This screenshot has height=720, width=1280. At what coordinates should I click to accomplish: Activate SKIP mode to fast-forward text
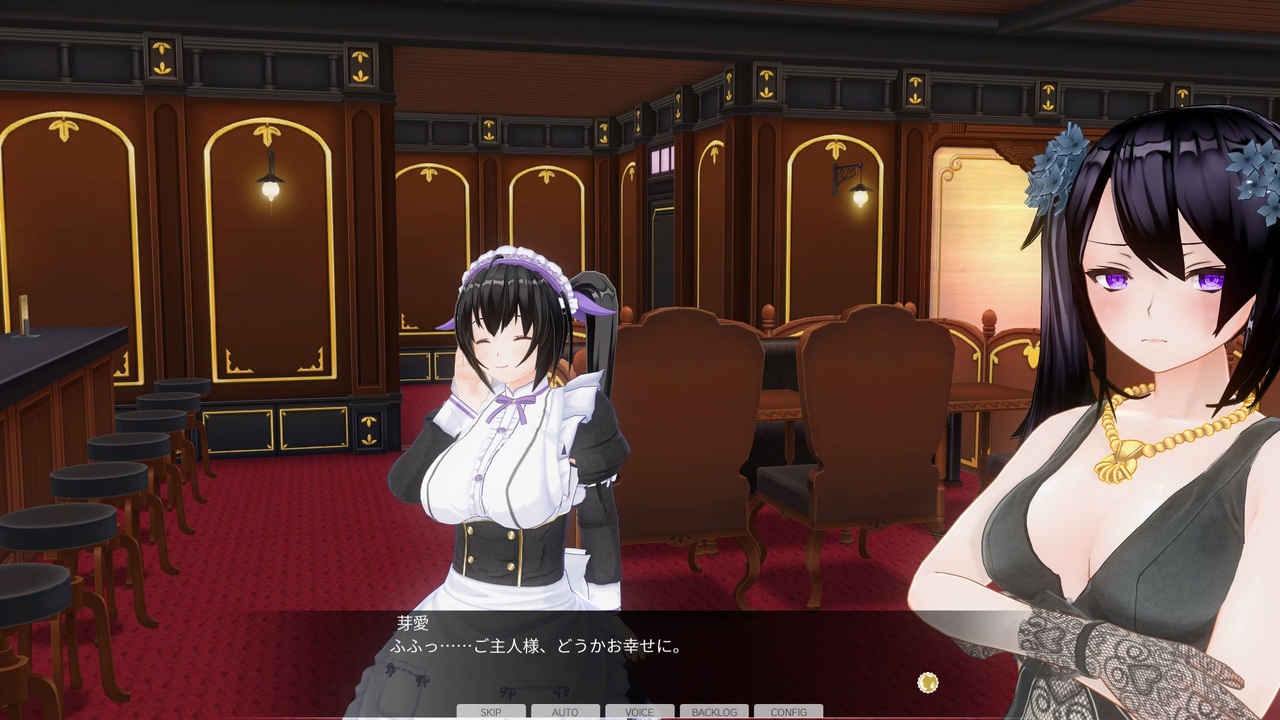490,711
